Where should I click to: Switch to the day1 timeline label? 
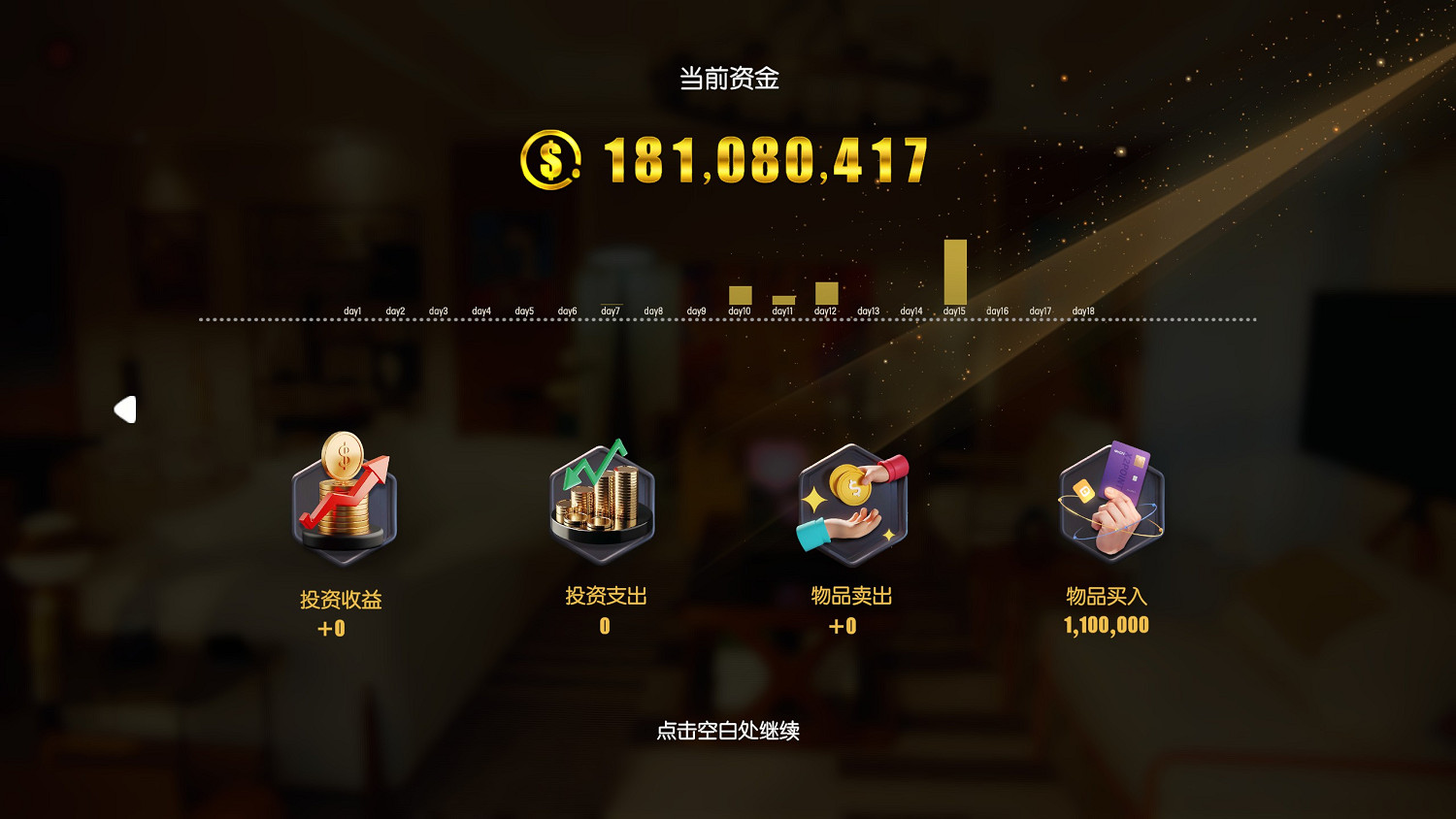(353, 310)
